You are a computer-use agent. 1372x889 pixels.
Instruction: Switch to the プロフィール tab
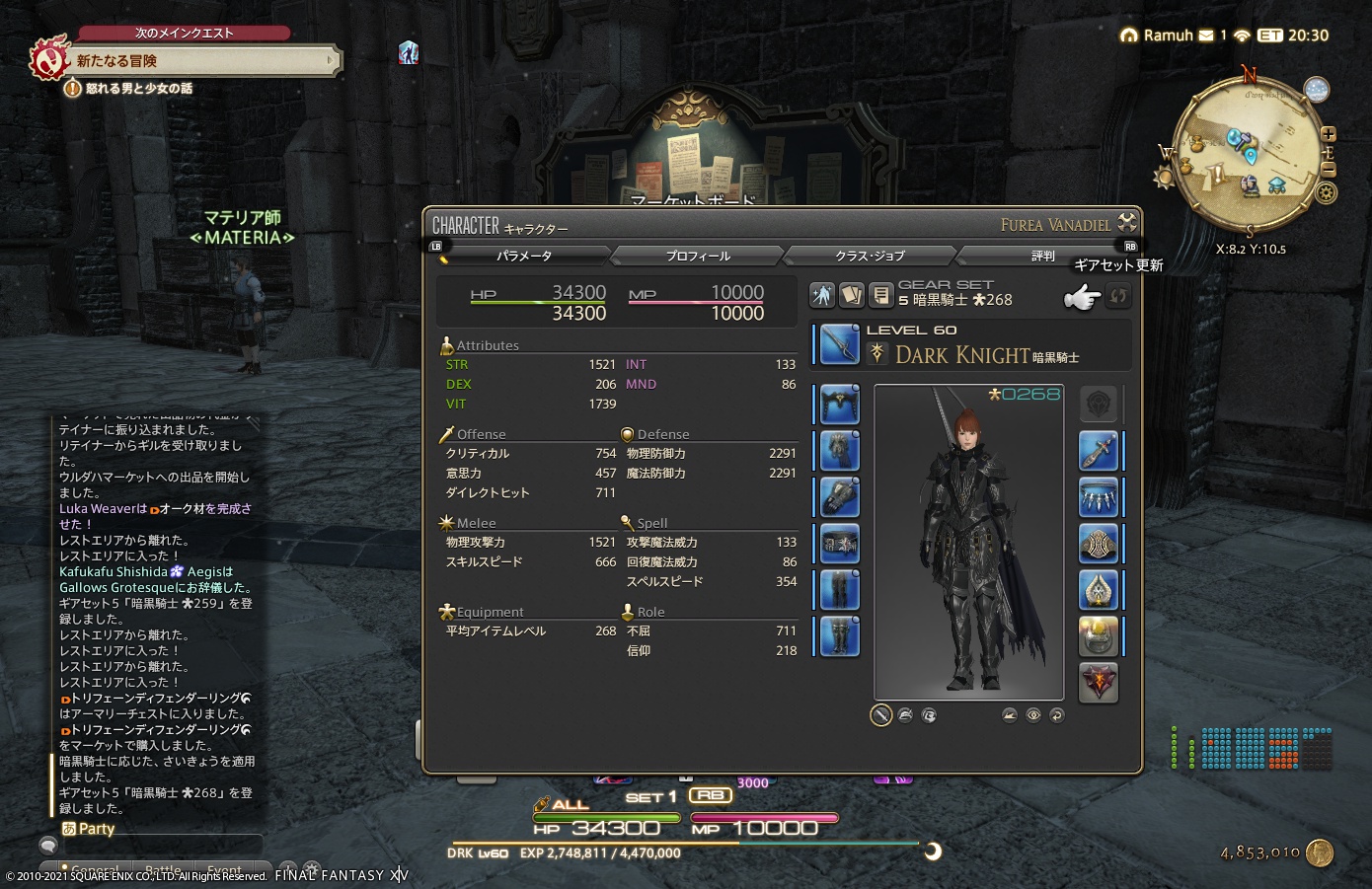[x=697, y=255]
